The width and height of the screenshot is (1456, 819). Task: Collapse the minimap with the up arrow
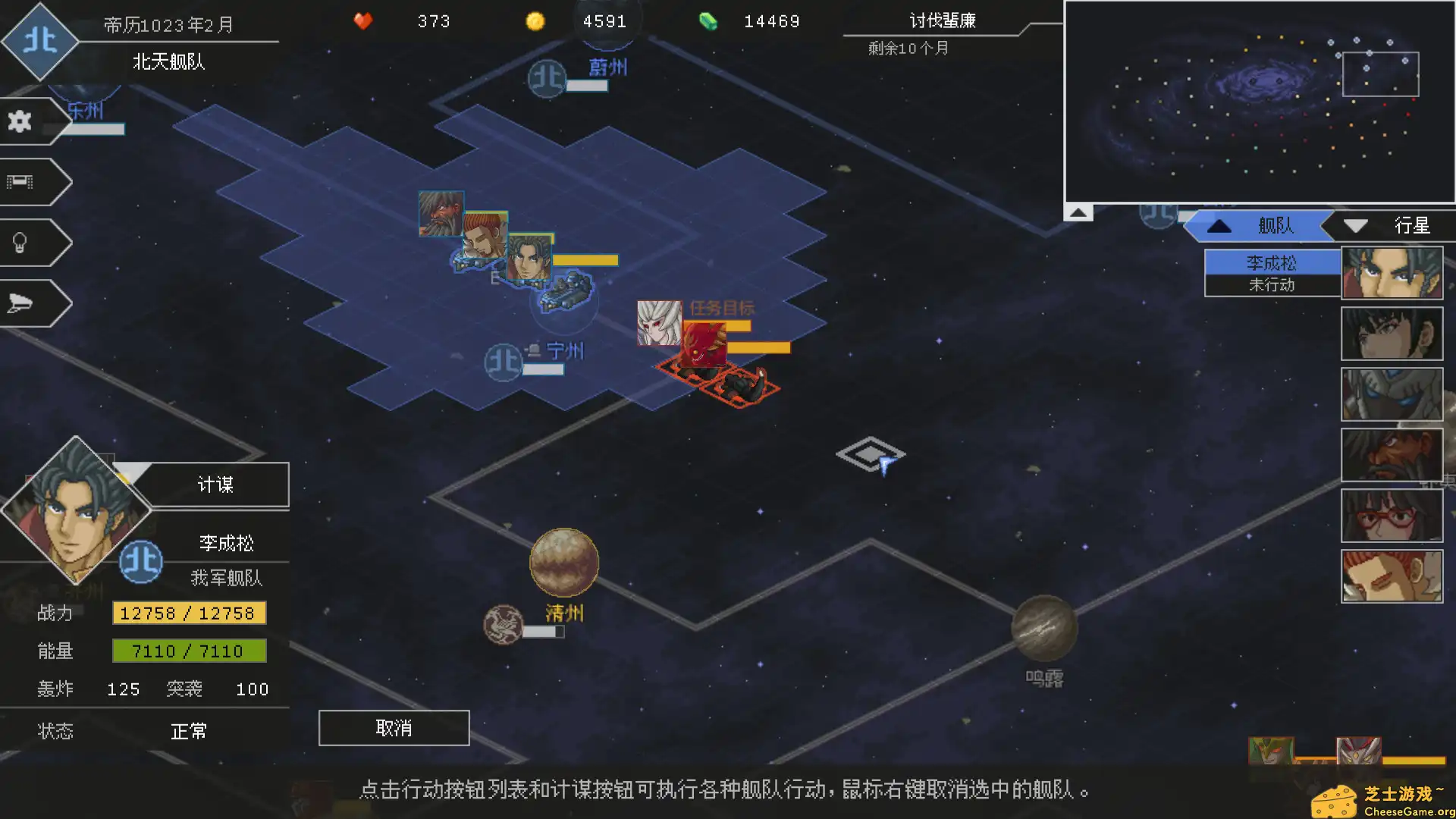[x=1078, y=212]
